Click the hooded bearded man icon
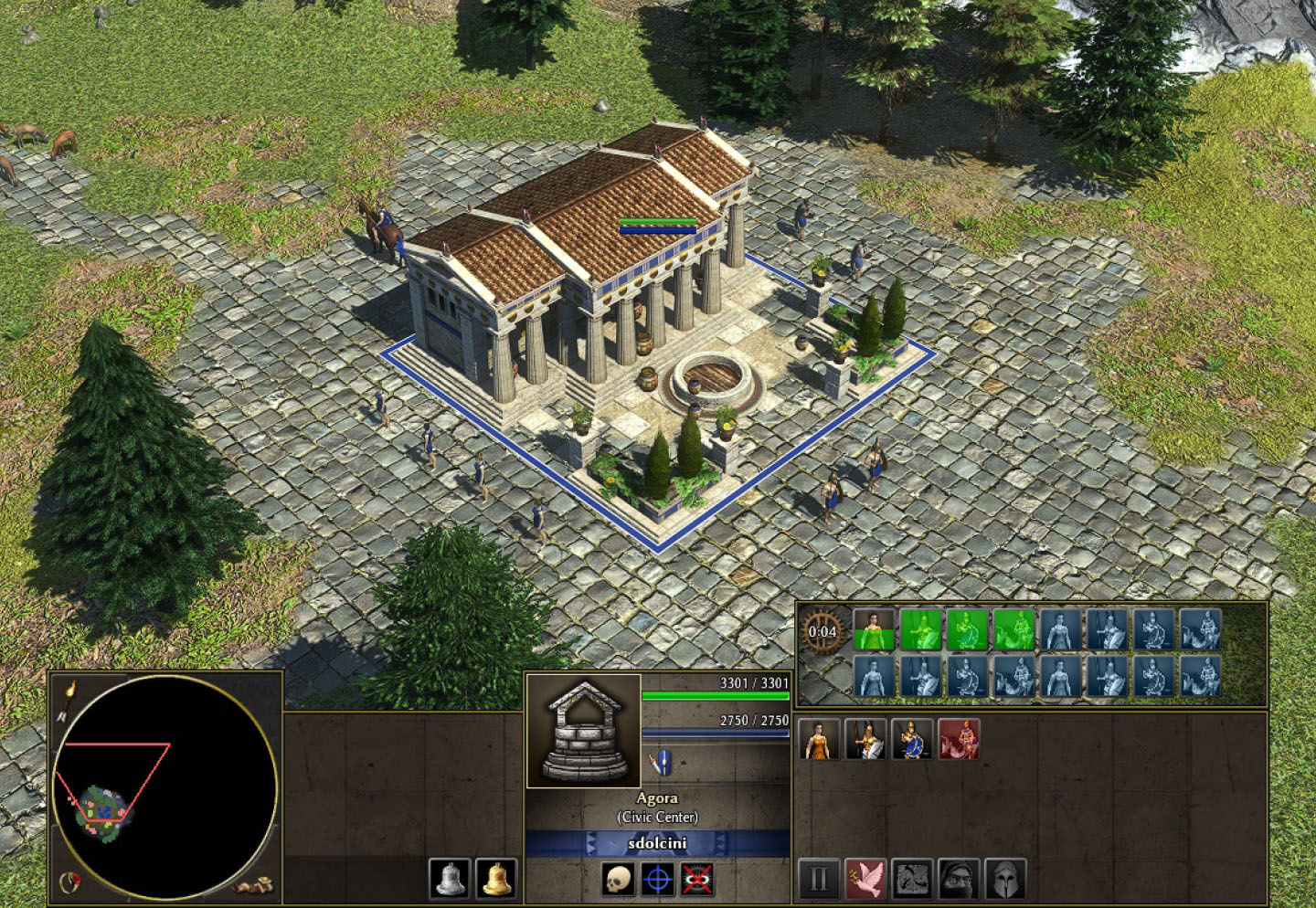This screenshot has height=908, width=1316. coord(958,879)
